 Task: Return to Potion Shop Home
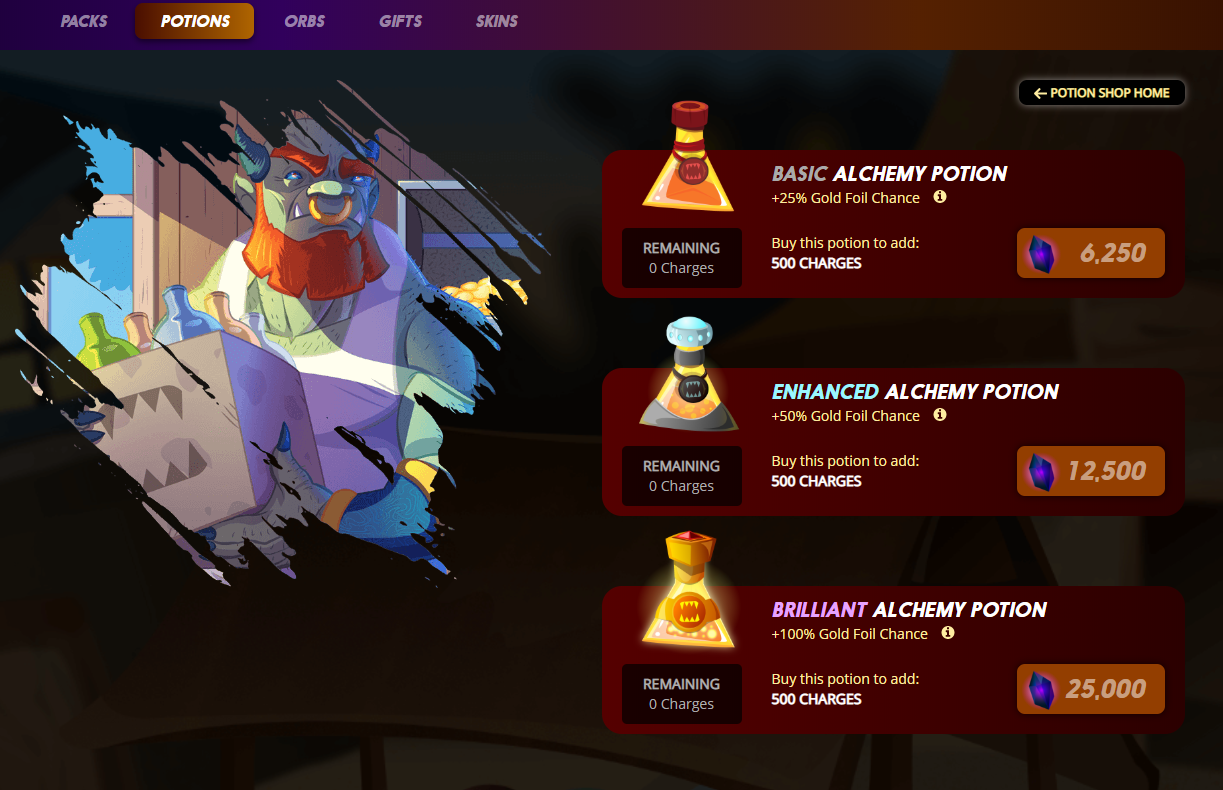[x=1101, y=93]
